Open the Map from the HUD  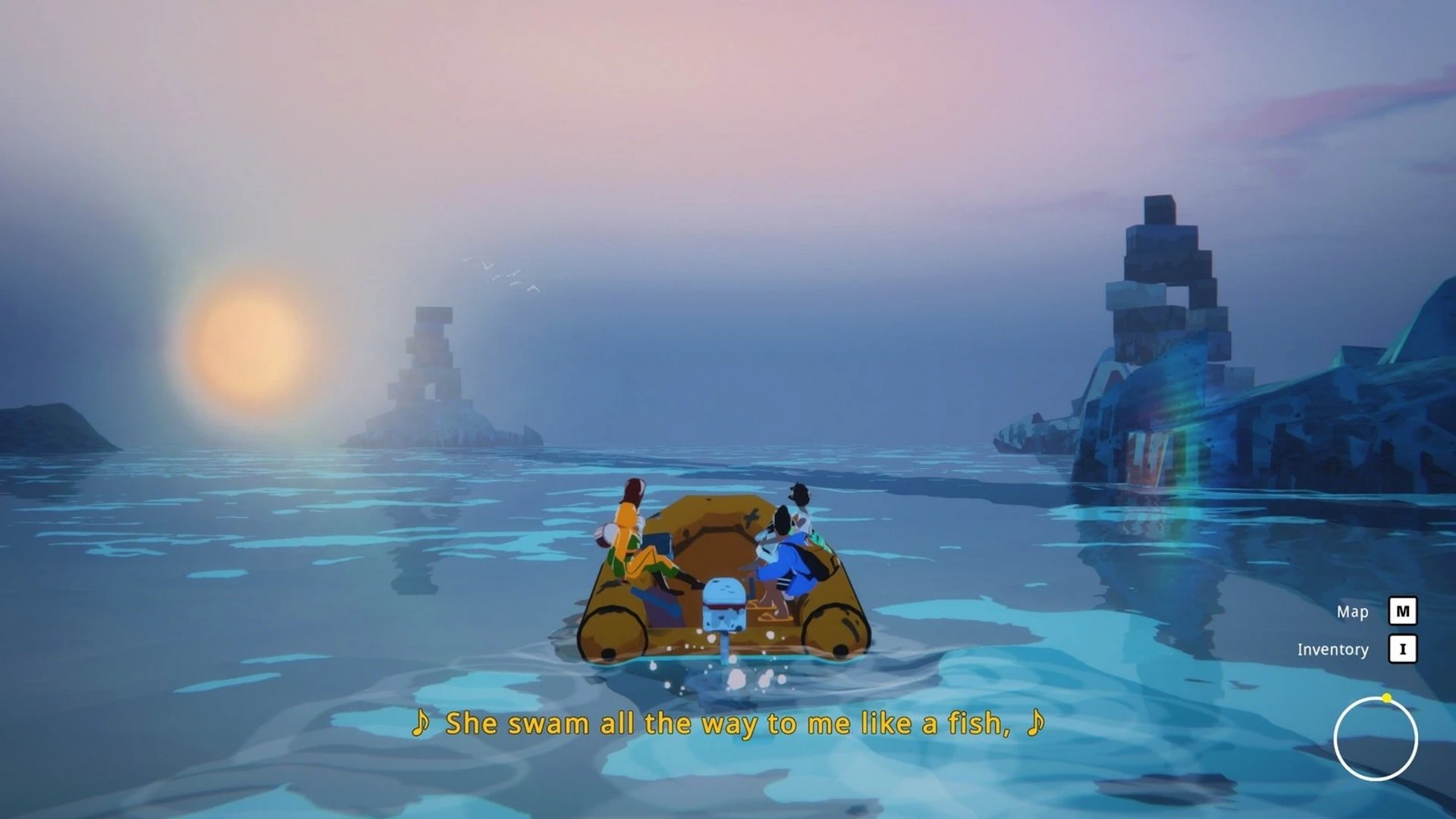pos(1402,611)
